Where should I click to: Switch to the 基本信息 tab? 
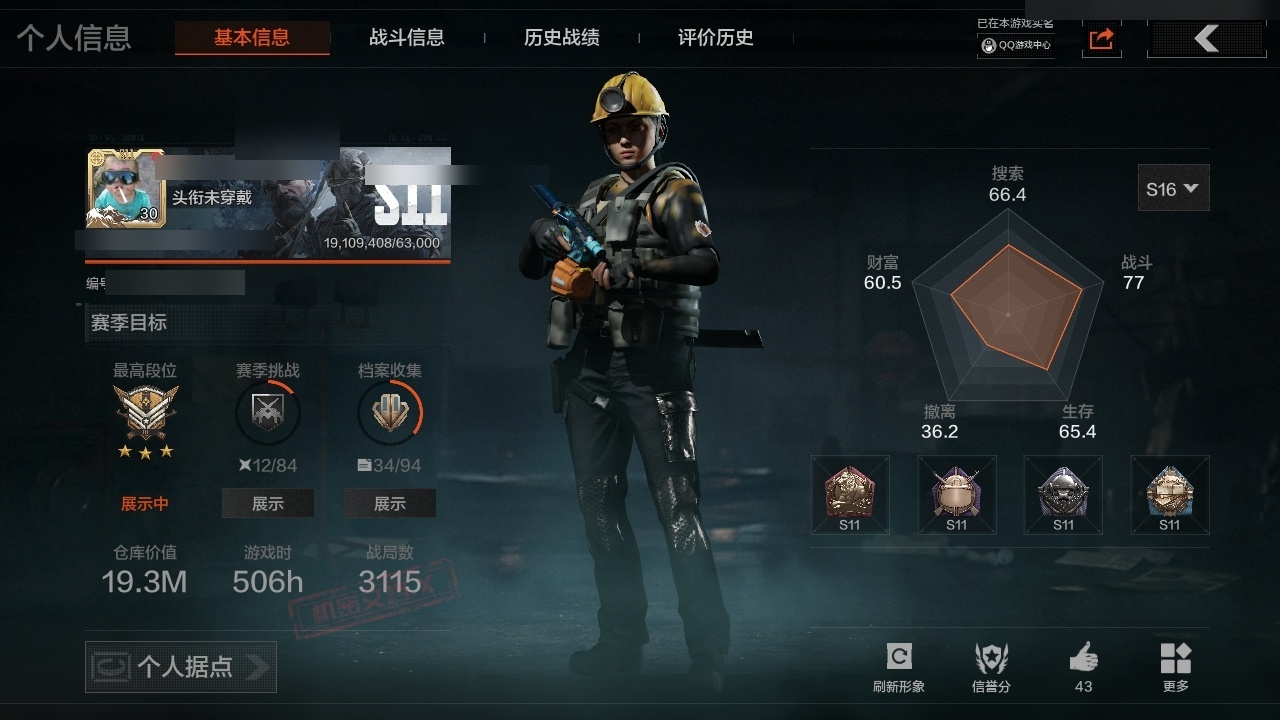[252, 38]
